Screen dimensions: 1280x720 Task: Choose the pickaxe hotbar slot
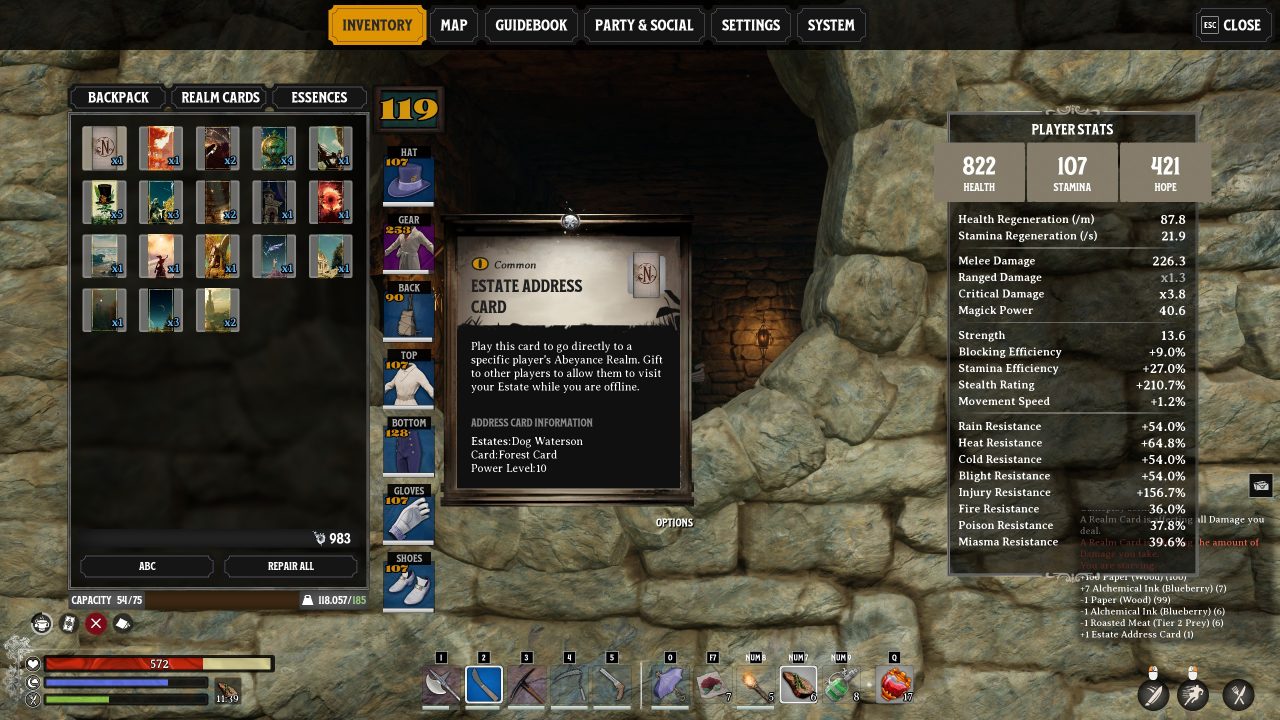point(526,685)
